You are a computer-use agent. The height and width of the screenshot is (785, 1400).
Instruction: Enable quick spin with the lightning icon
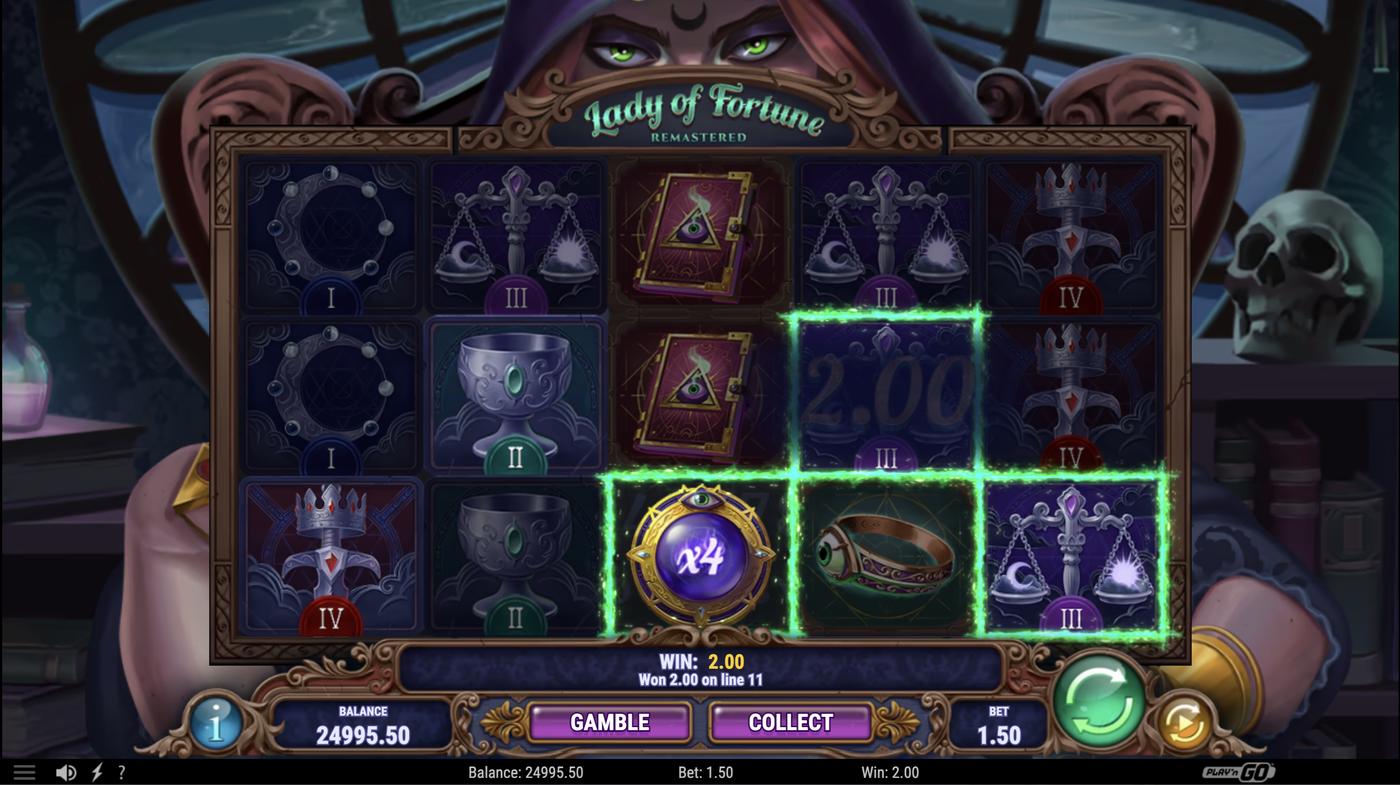point(95,770)
